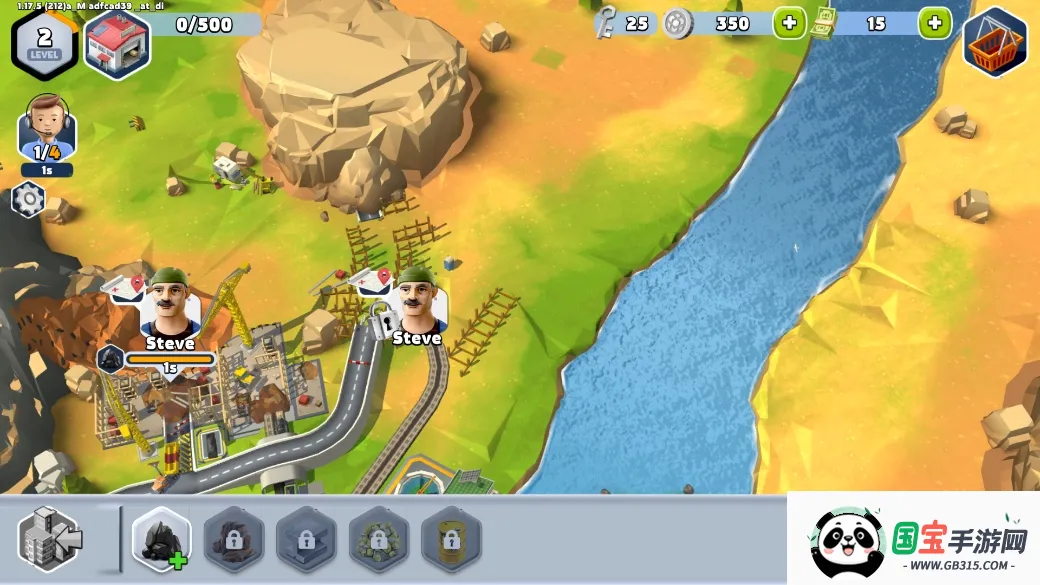This screenshot has height=585, width=1040.
Task: Open the settings gear menu
Action: pos(28,201)
